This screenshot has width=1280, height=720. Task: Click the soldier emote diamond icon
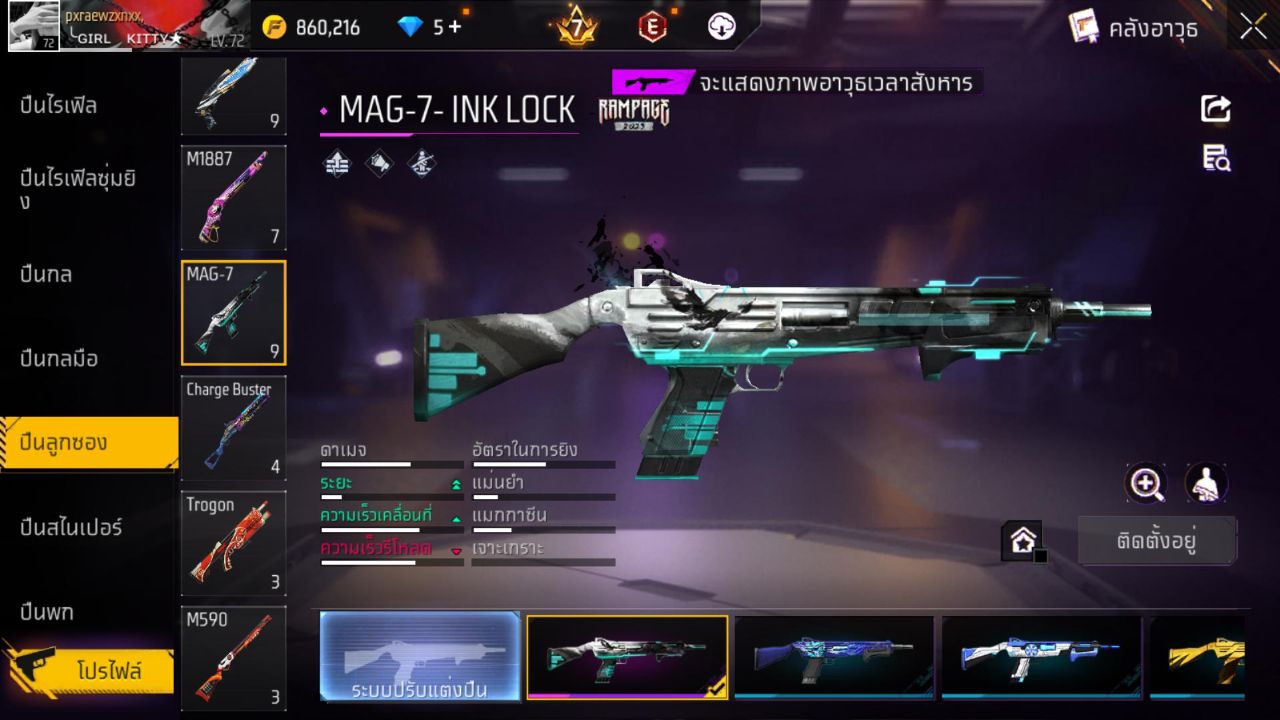tap(421, 163)
